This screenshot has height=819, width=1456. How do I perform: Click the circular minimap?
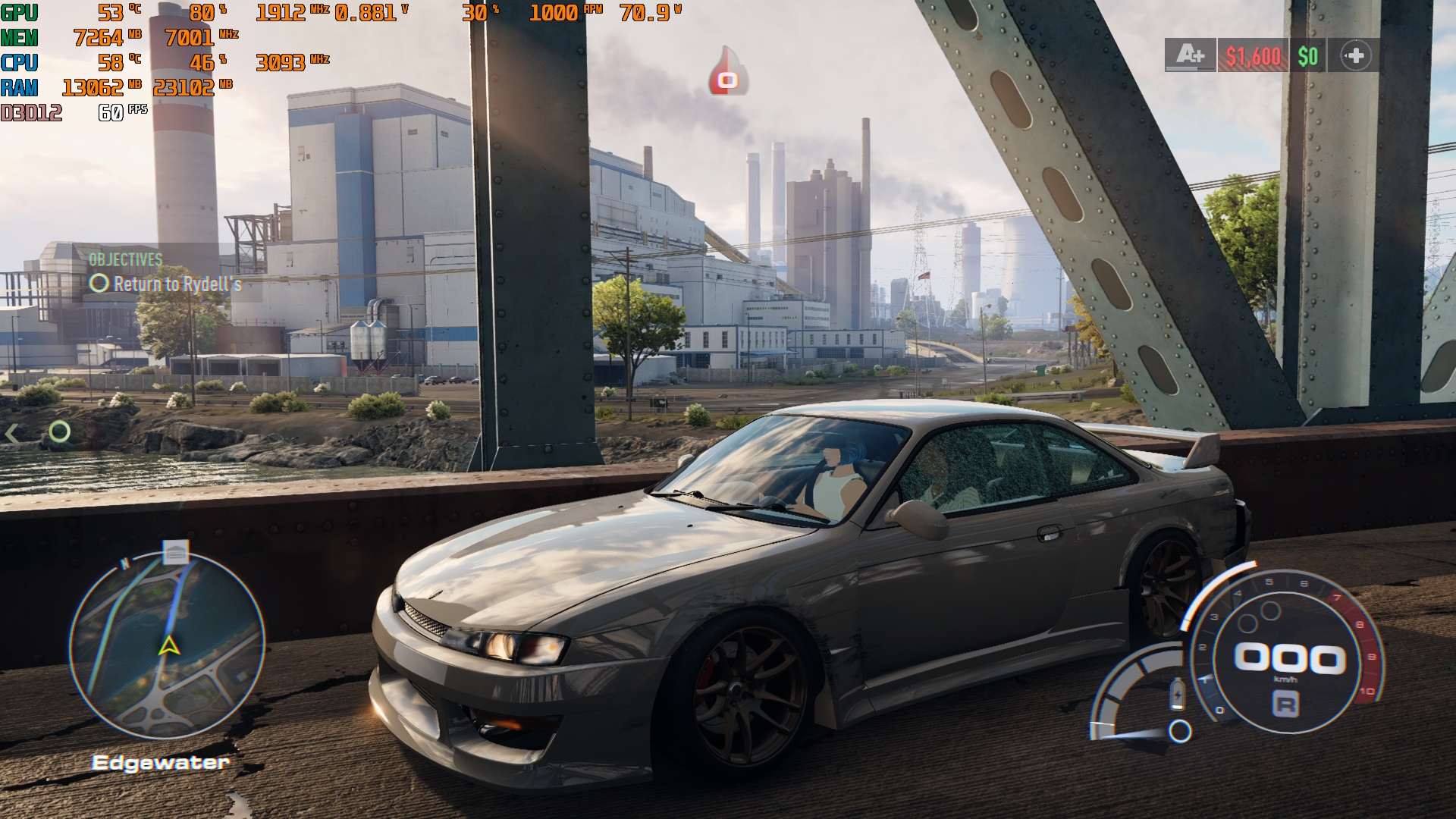167,646
